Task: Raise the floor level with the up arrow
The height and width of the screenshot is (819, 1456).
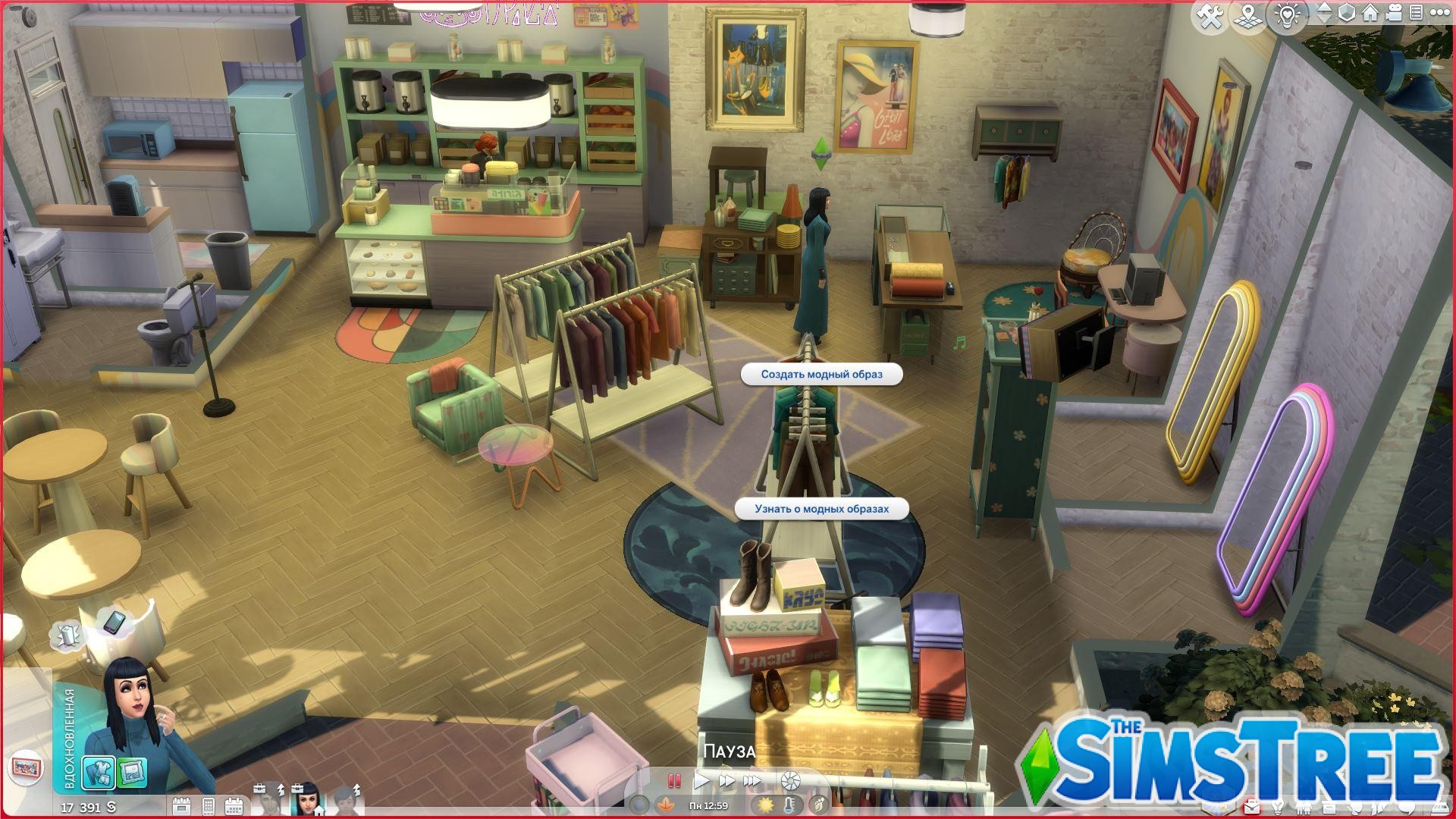Action: tap(1326, 8)
